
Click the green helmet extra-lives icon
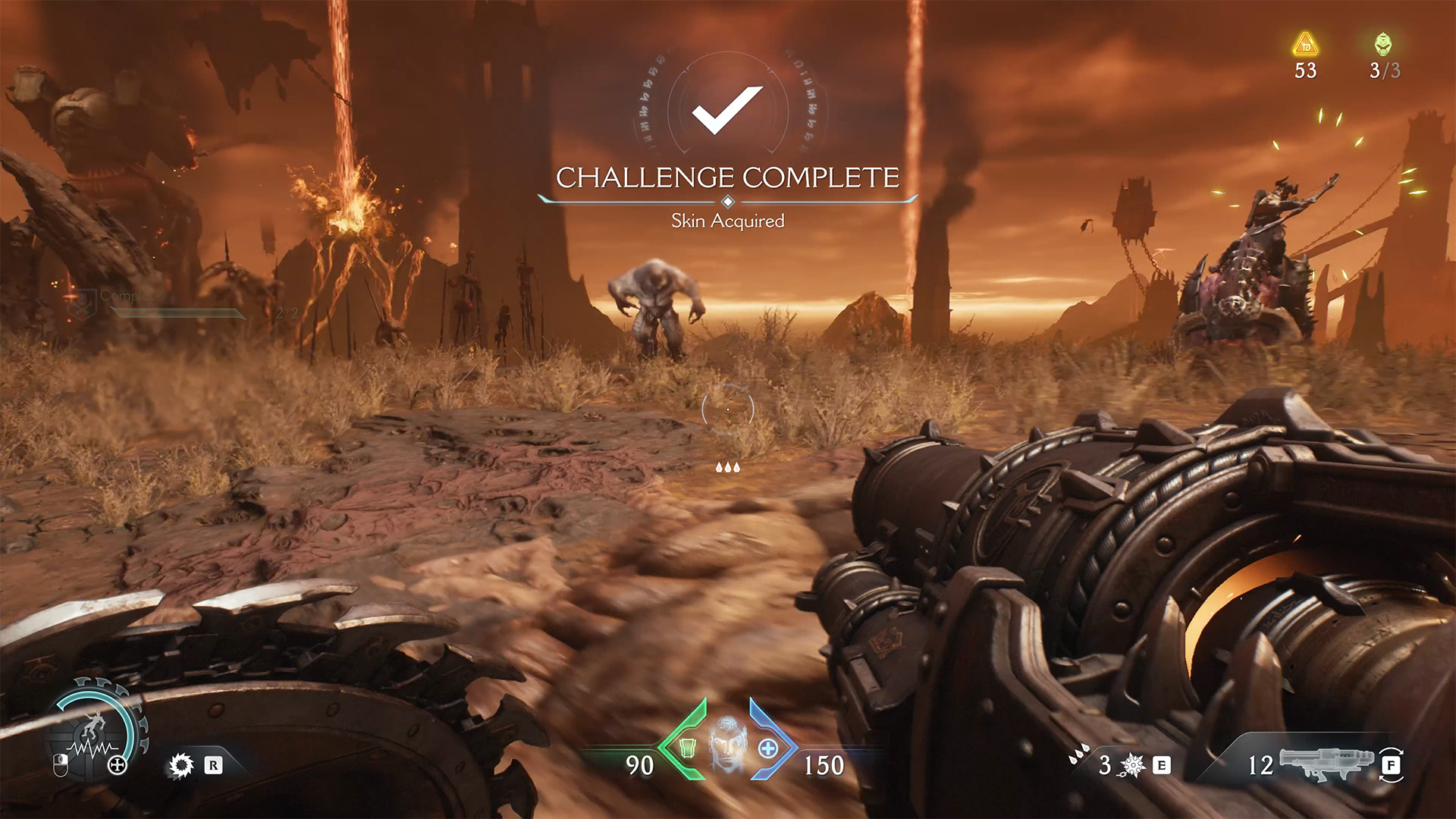(x=1383, y=44)
